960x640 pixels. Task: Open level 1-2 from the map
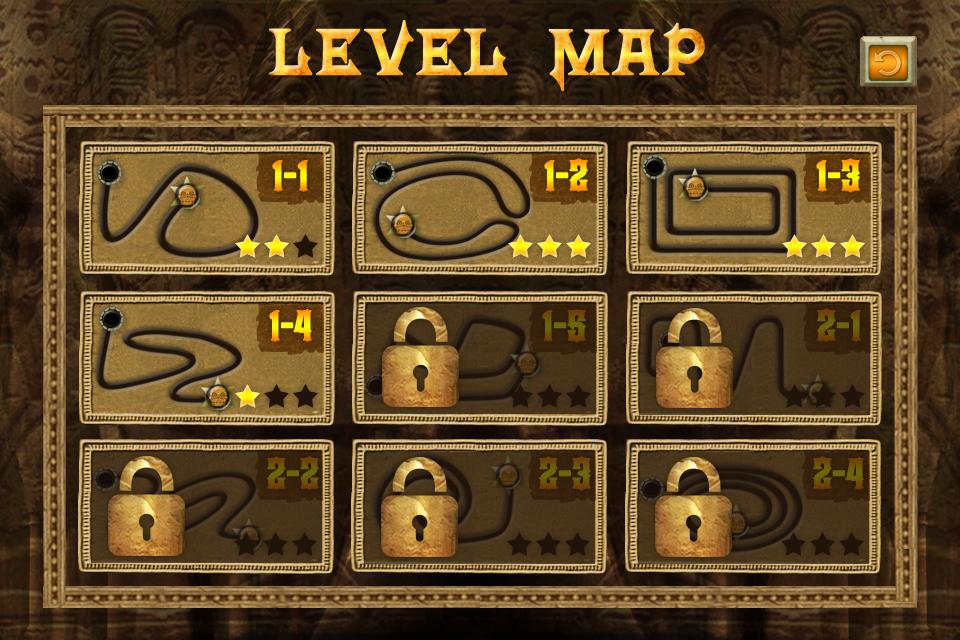point(479,208)
